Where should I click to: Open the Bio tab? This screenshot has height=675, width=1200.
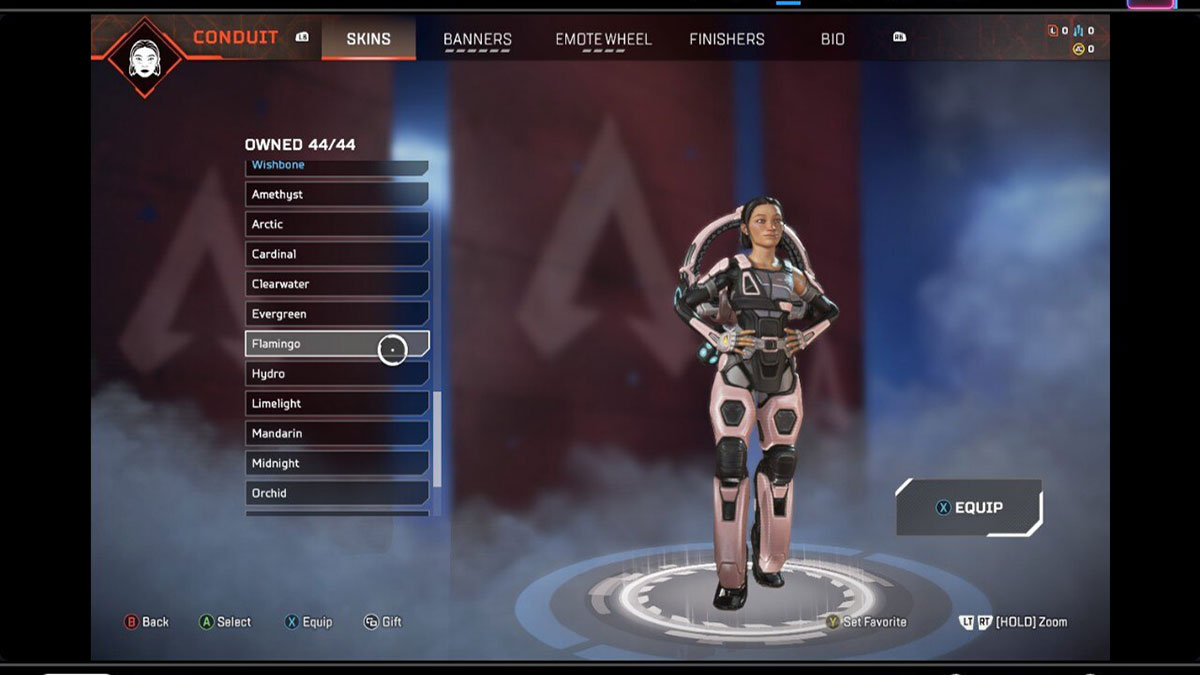tap(832, 39)
